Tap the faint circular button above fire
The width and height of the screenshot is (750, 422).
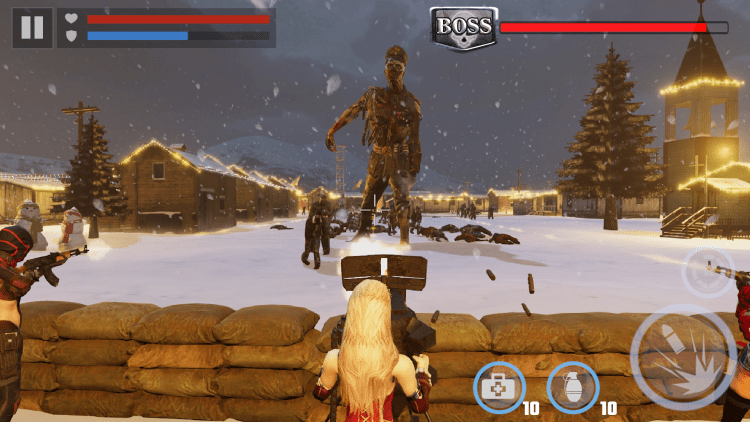pyautogui.click(x=707, y=272)
